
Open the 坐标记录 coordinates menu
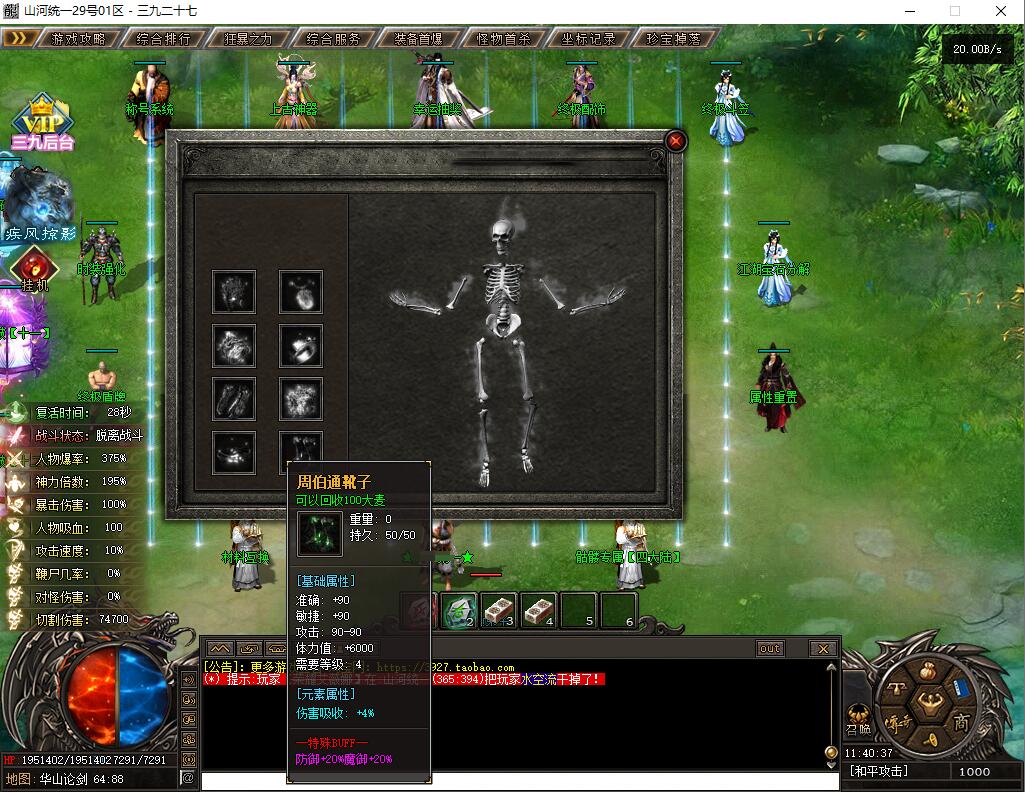(589, 39)
